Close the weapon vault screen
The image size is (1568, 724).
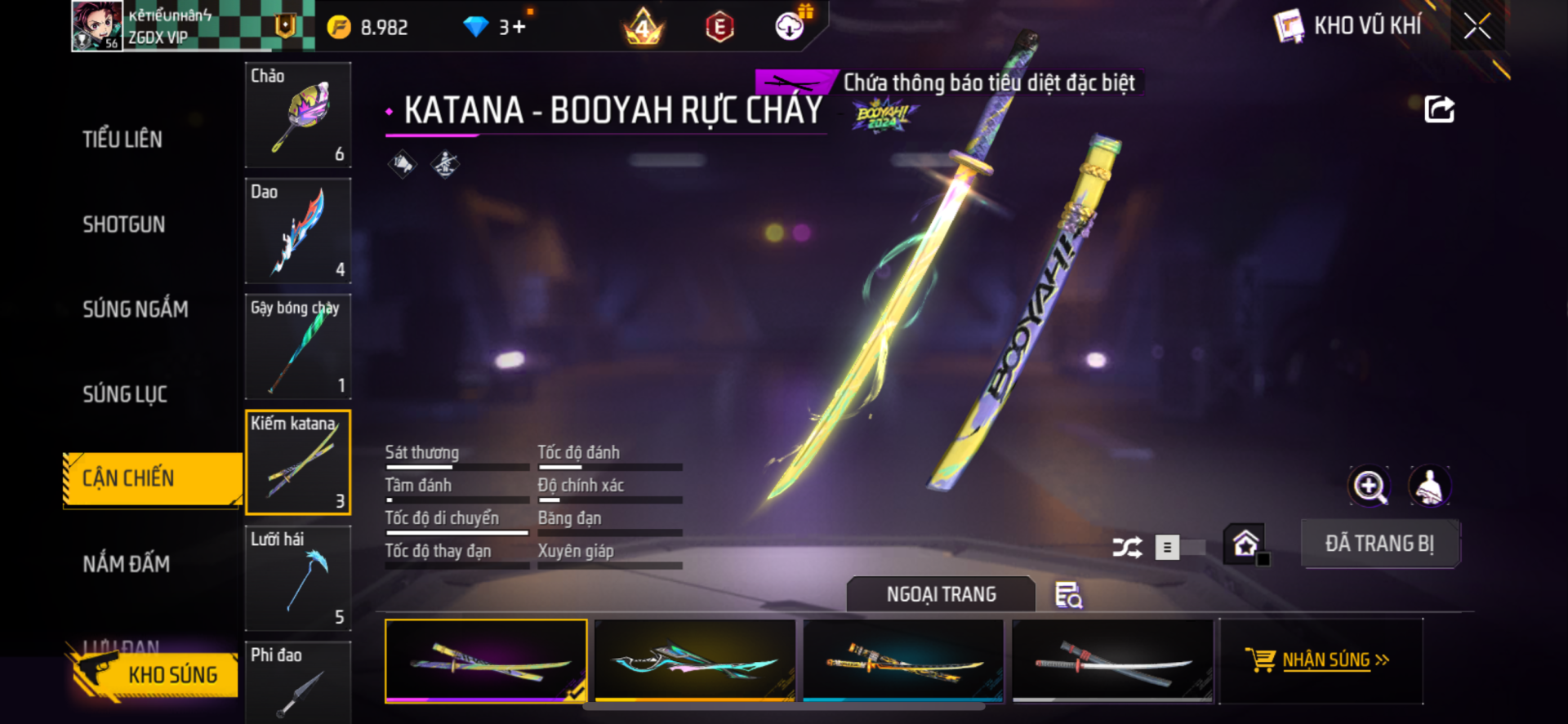coord(1477,26)
